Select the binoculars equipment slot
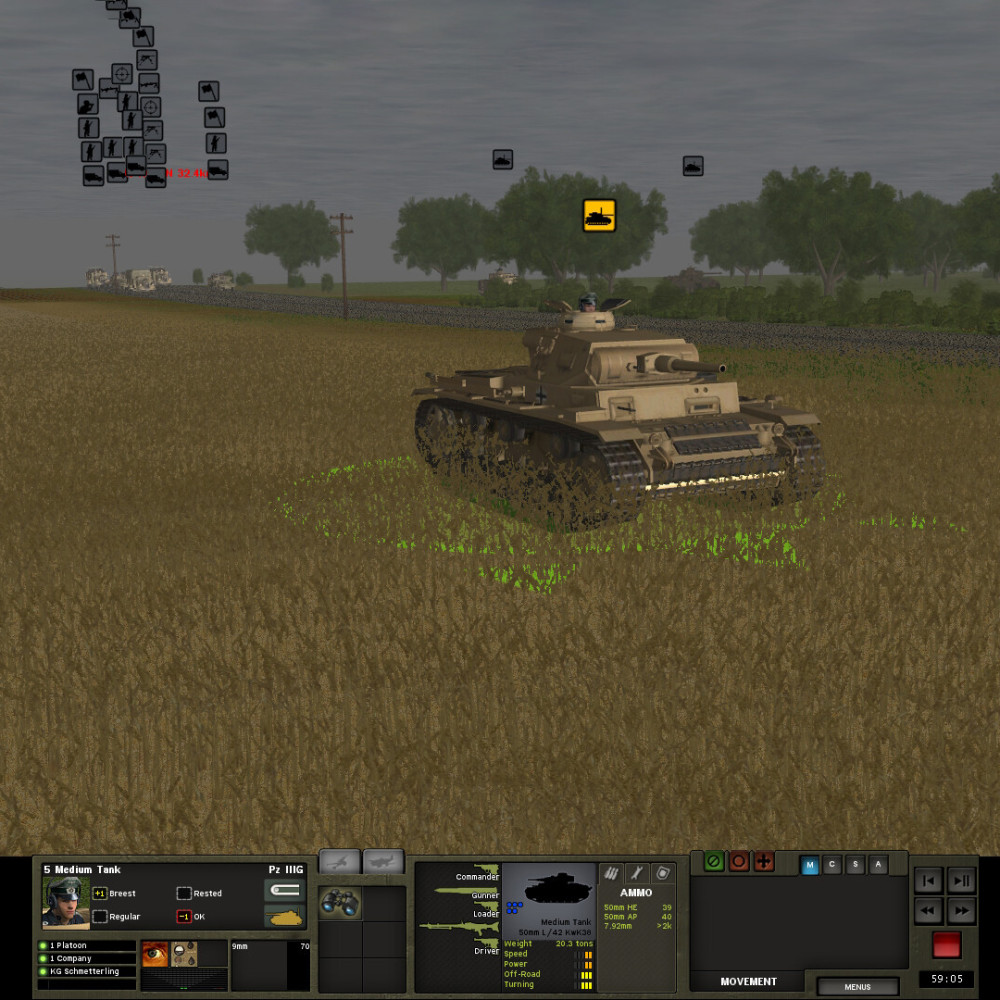This screenshot has width=1000, height=1000. pos(340,902)
